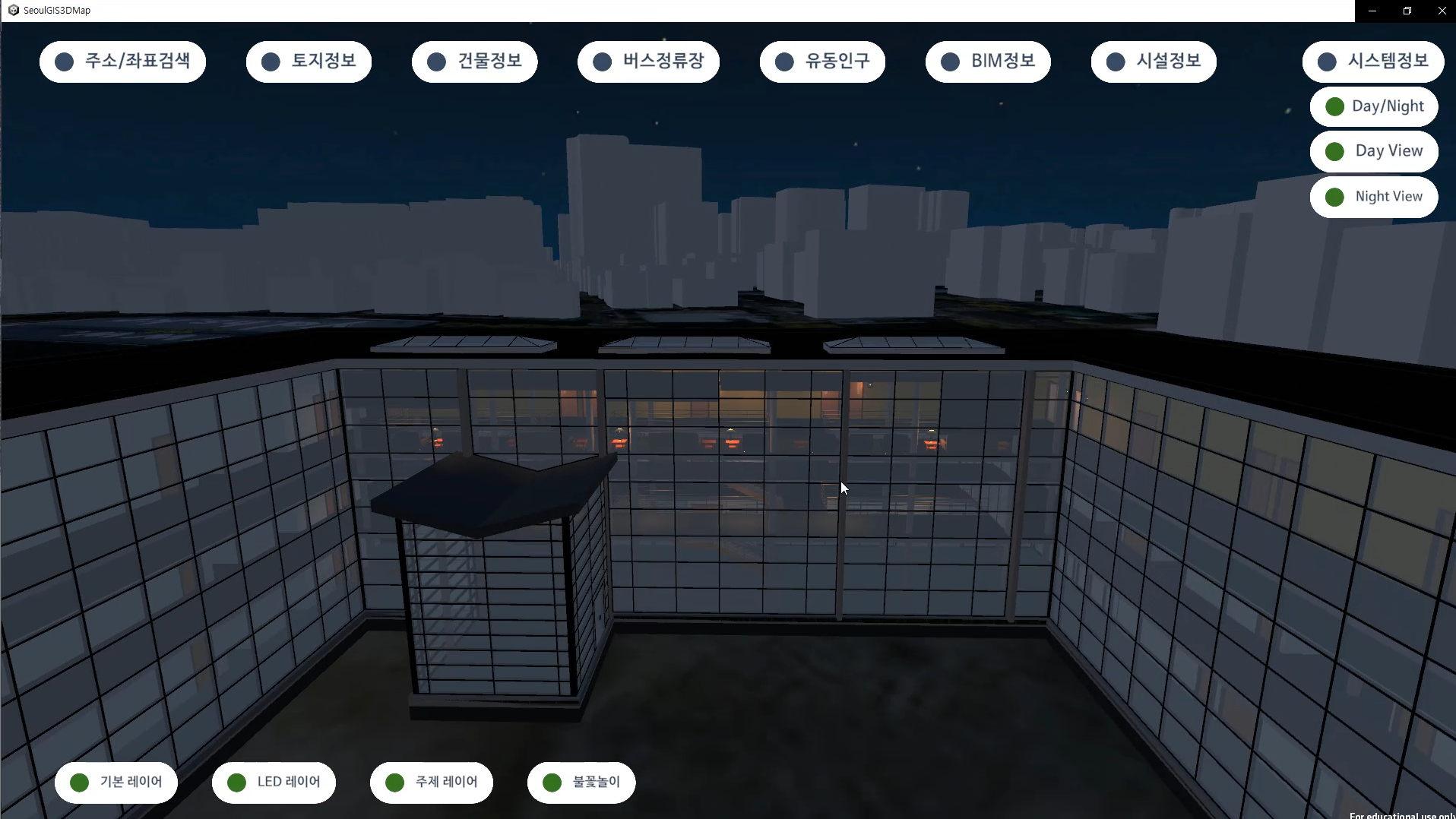The image size is (1456, 819).
Task: Switch to Night View
Action: coord(1374,197)
